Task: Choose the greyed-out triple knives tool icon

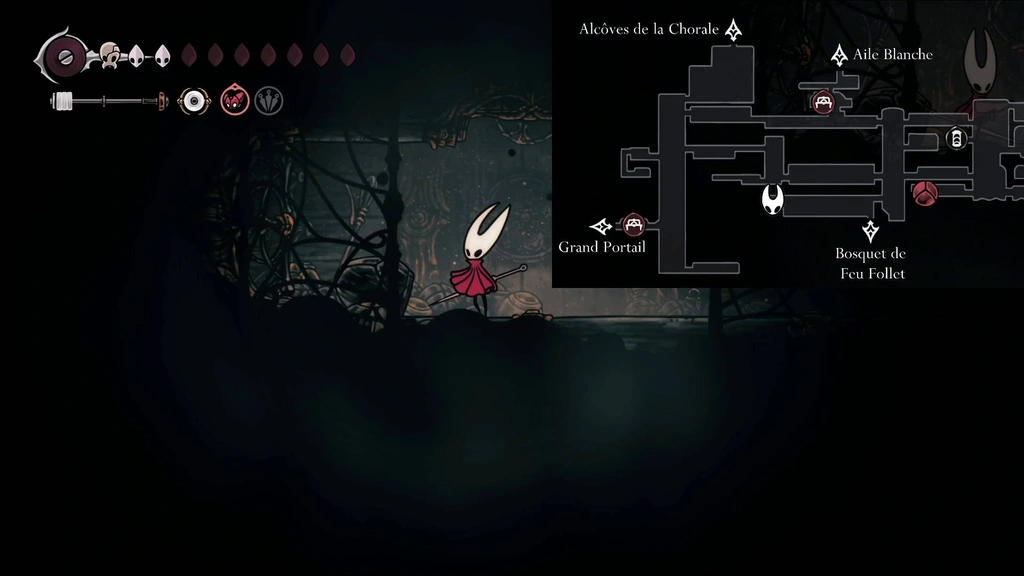Action: (268, 101)
